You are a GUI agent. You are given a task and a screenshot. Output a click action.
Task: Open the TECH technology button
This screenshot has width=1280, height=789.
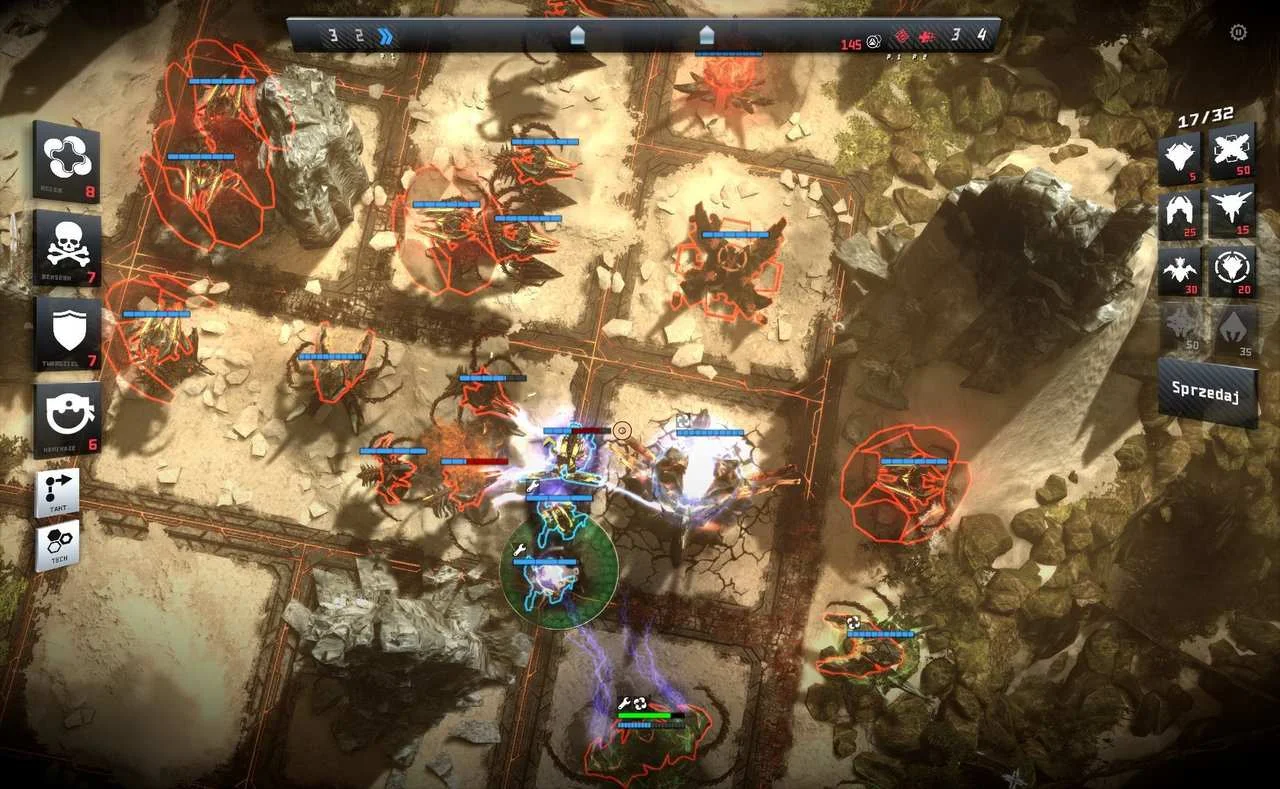(57, 546)
